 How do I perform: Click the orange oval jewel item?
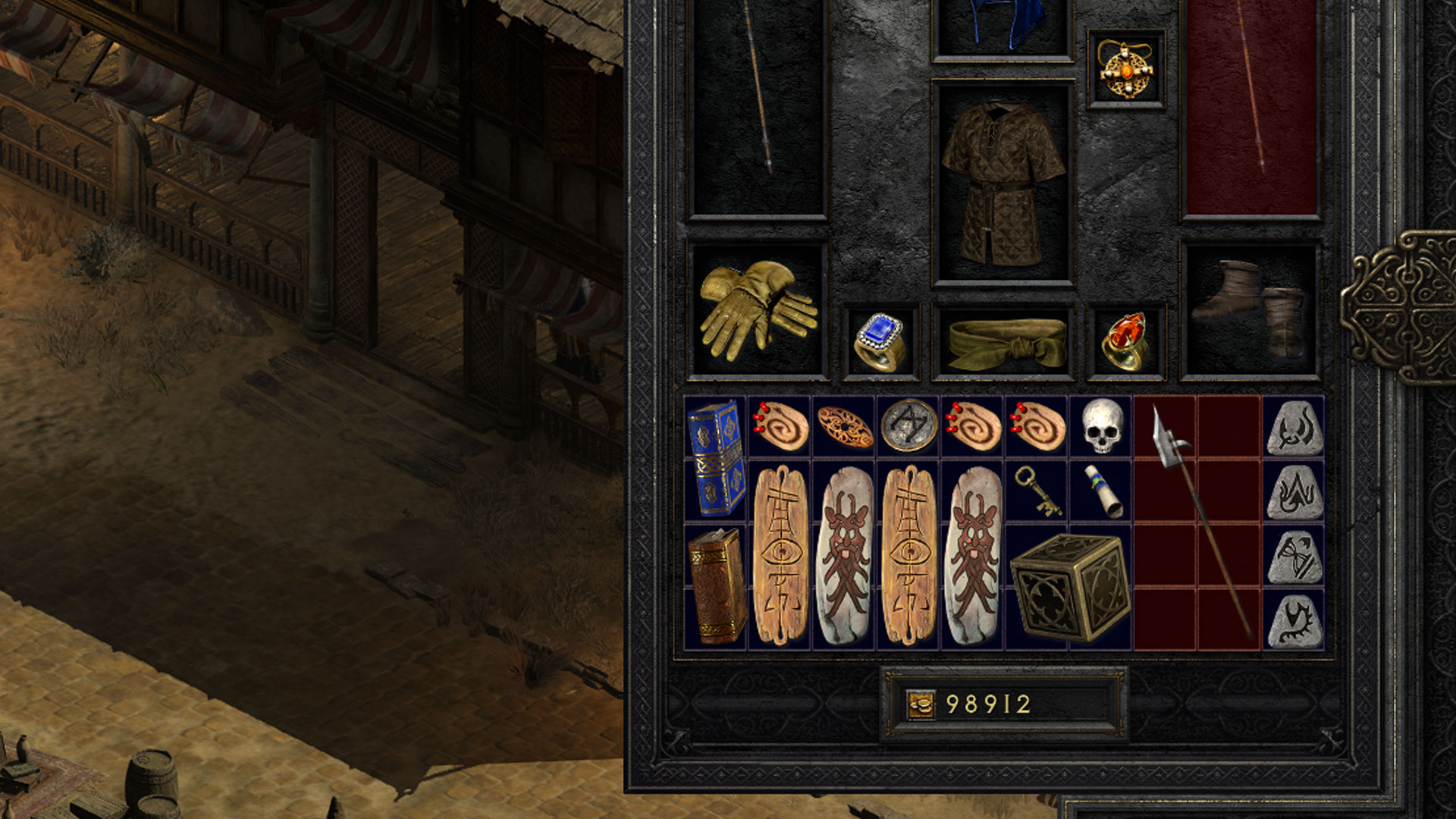pyautogui.click(x=845, y=426)
